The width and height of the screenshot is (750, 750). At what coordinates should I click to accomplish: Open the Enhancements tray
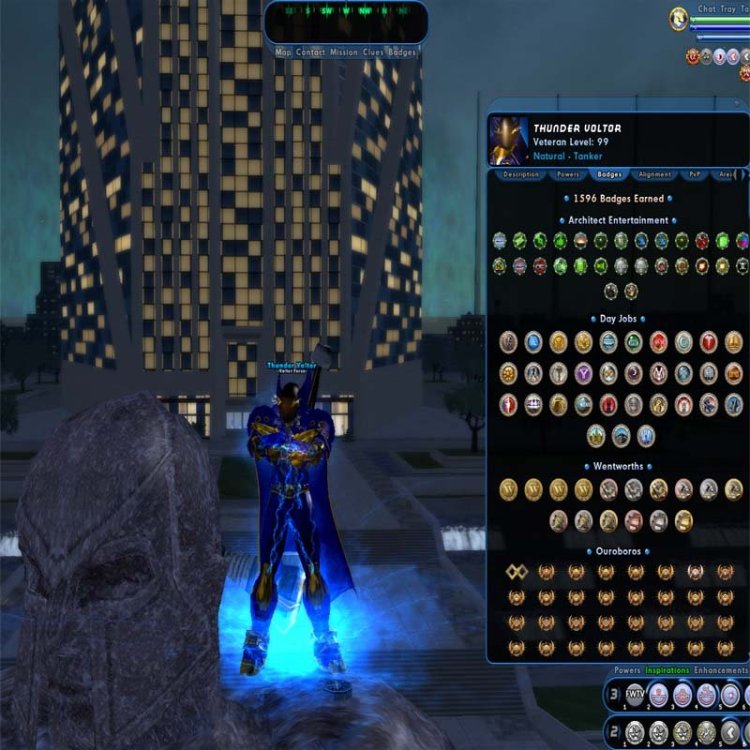pos(720,670)
